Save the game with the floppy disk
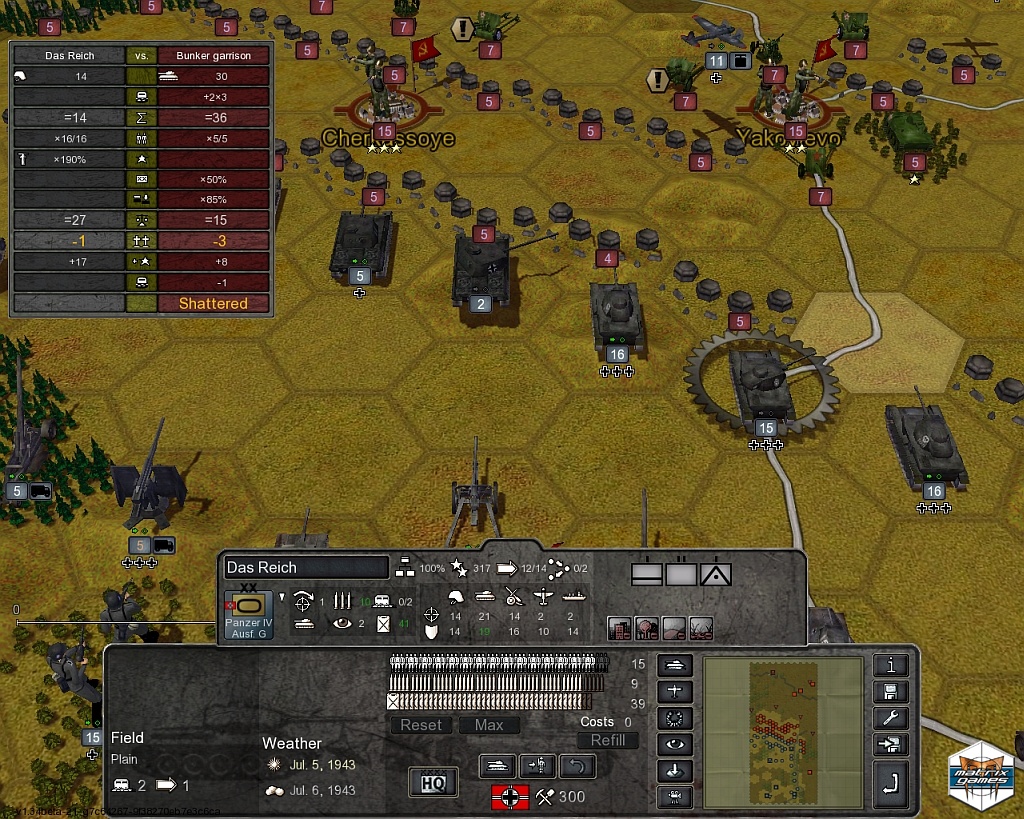This screenshot has height=819, width=1024. (890, 692)
